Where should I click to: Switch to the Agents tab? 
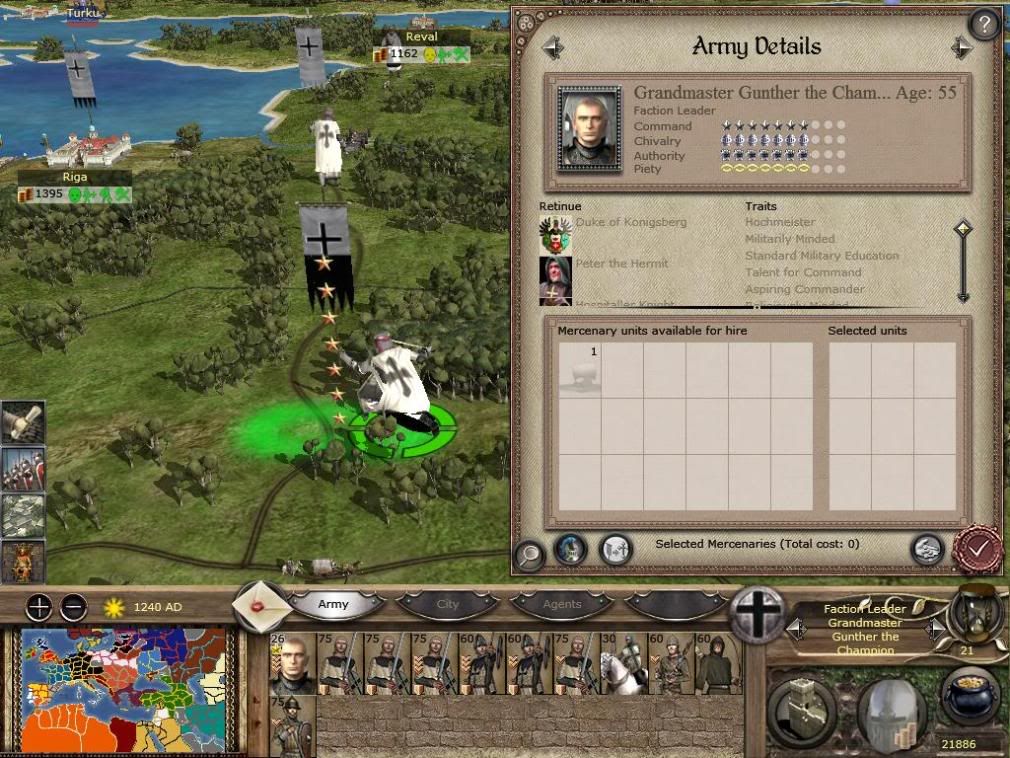pos(562,604)
